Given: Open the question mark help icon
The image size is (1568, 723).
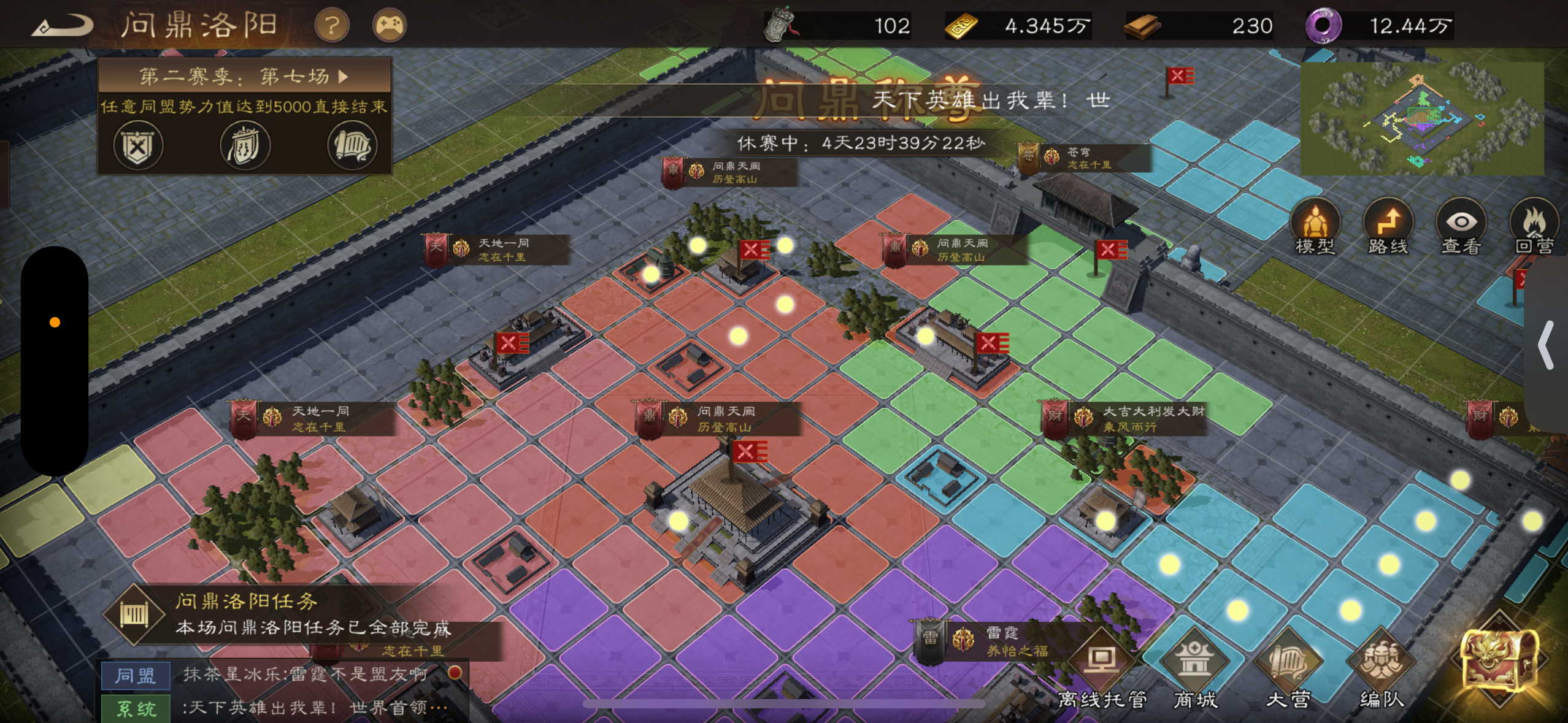Looking at the screenshot, I should click(330, 25).
